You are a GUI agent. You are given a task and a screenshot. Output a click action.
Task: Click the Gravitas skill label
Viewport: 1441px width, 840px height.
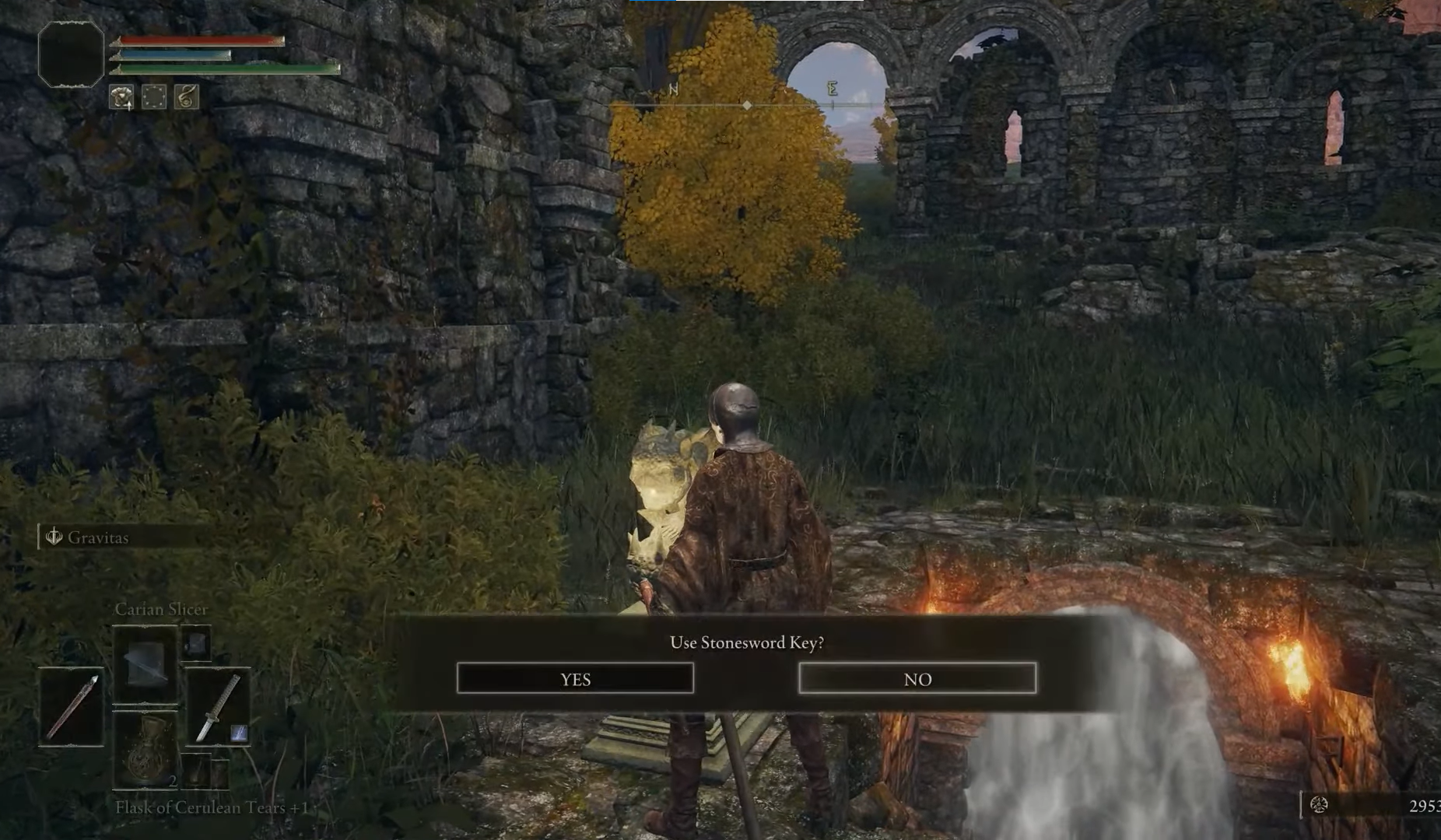coord(97,537)
